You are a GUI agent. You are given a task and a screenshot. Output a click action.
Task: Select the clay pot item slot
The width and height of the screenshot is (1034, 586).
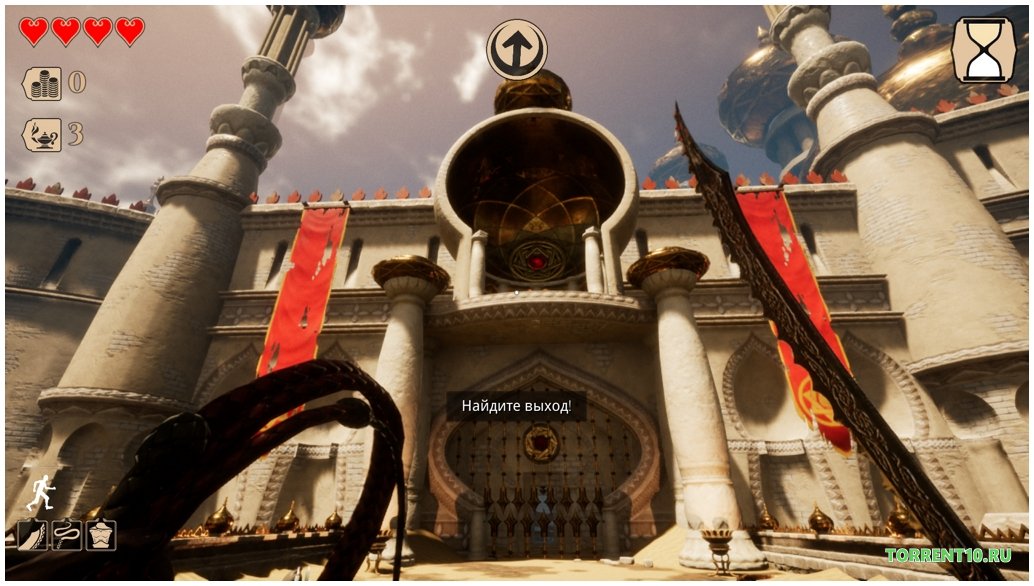coord(100,536)
